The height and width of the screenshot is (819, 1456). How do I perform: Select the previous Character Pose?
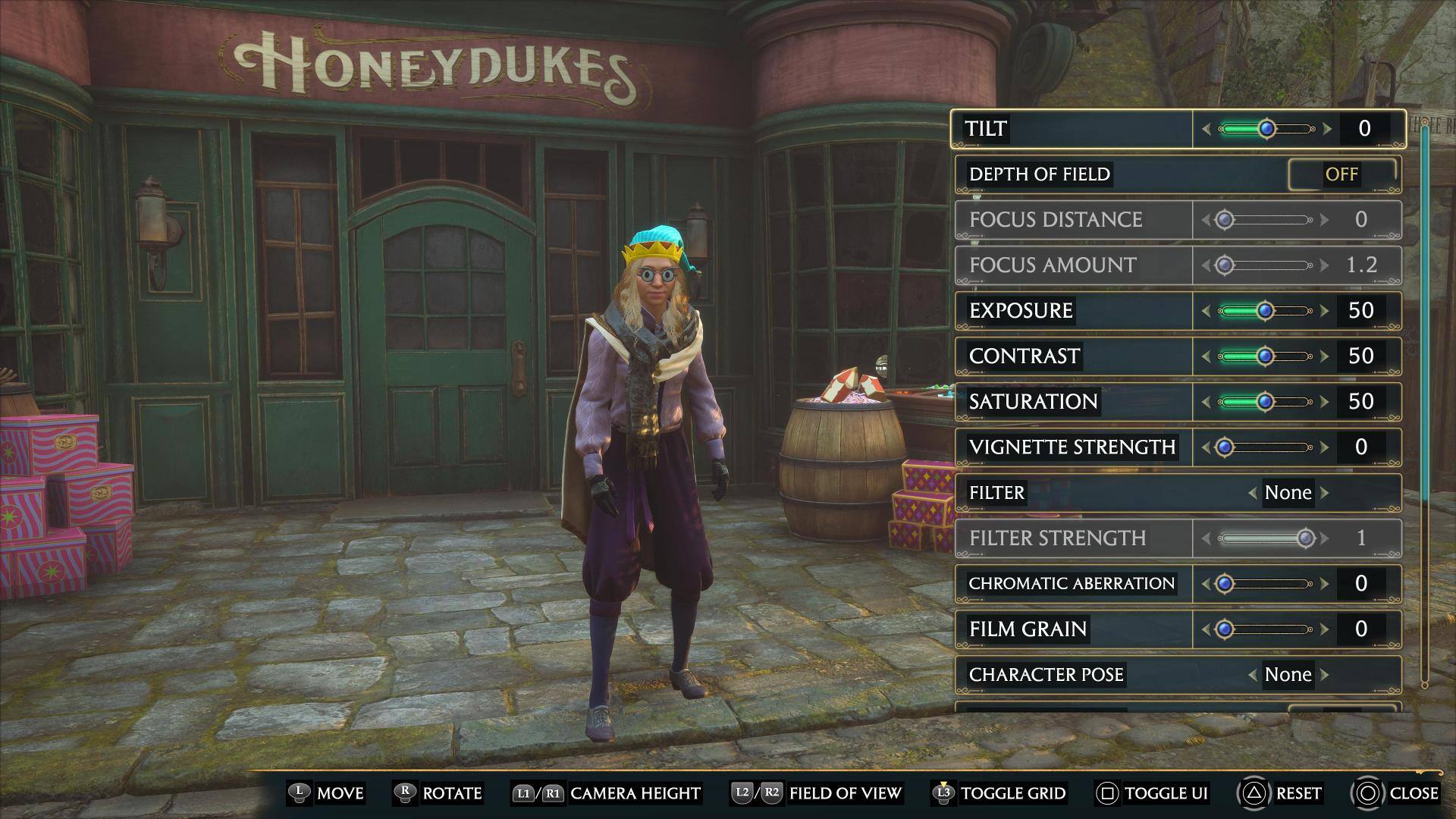1253,675
